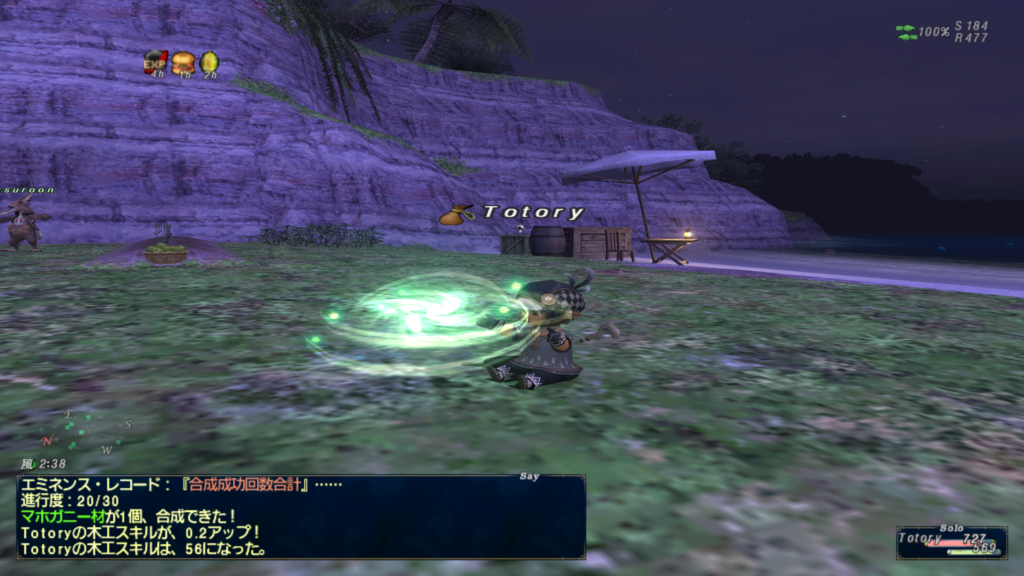Image resolution: width=1024 pixels, height=576 pixels.
Task: Click the compass radar with green dots
Action: click(87, 429)
